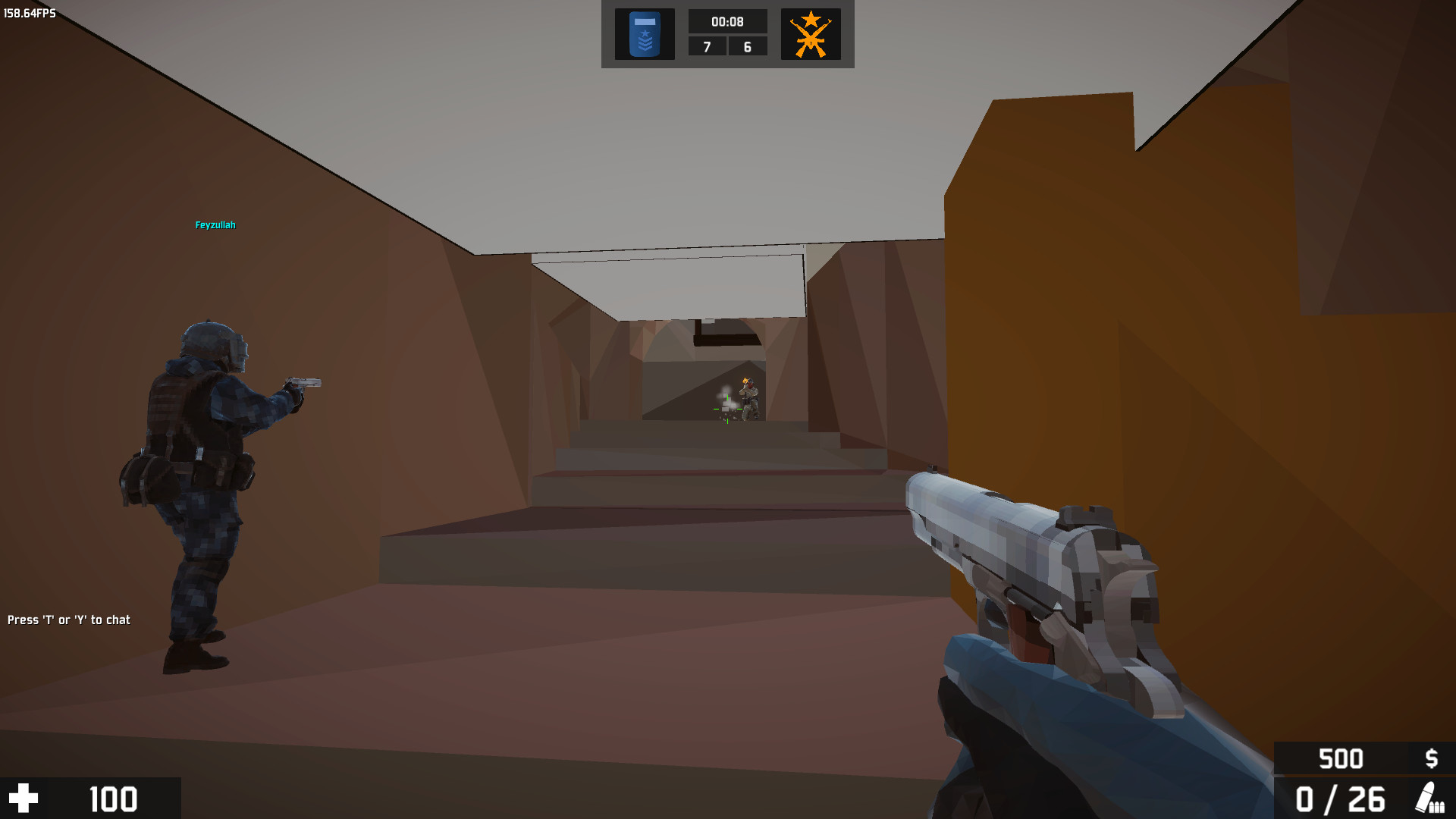Image resolution: width=1456 pixels, height=819 pixels.
Task: Click the teammate name Feyzullah
Action: click(215, 224)
